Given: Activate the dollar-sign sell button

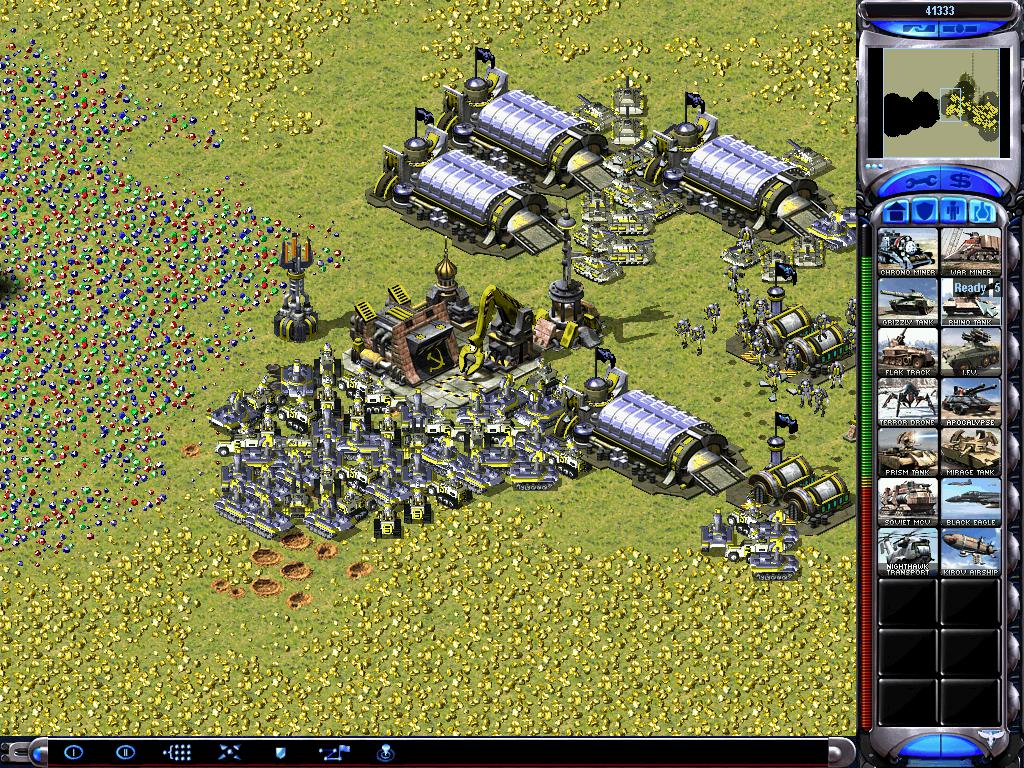Looking at the screenshot, I should (962, 181).
